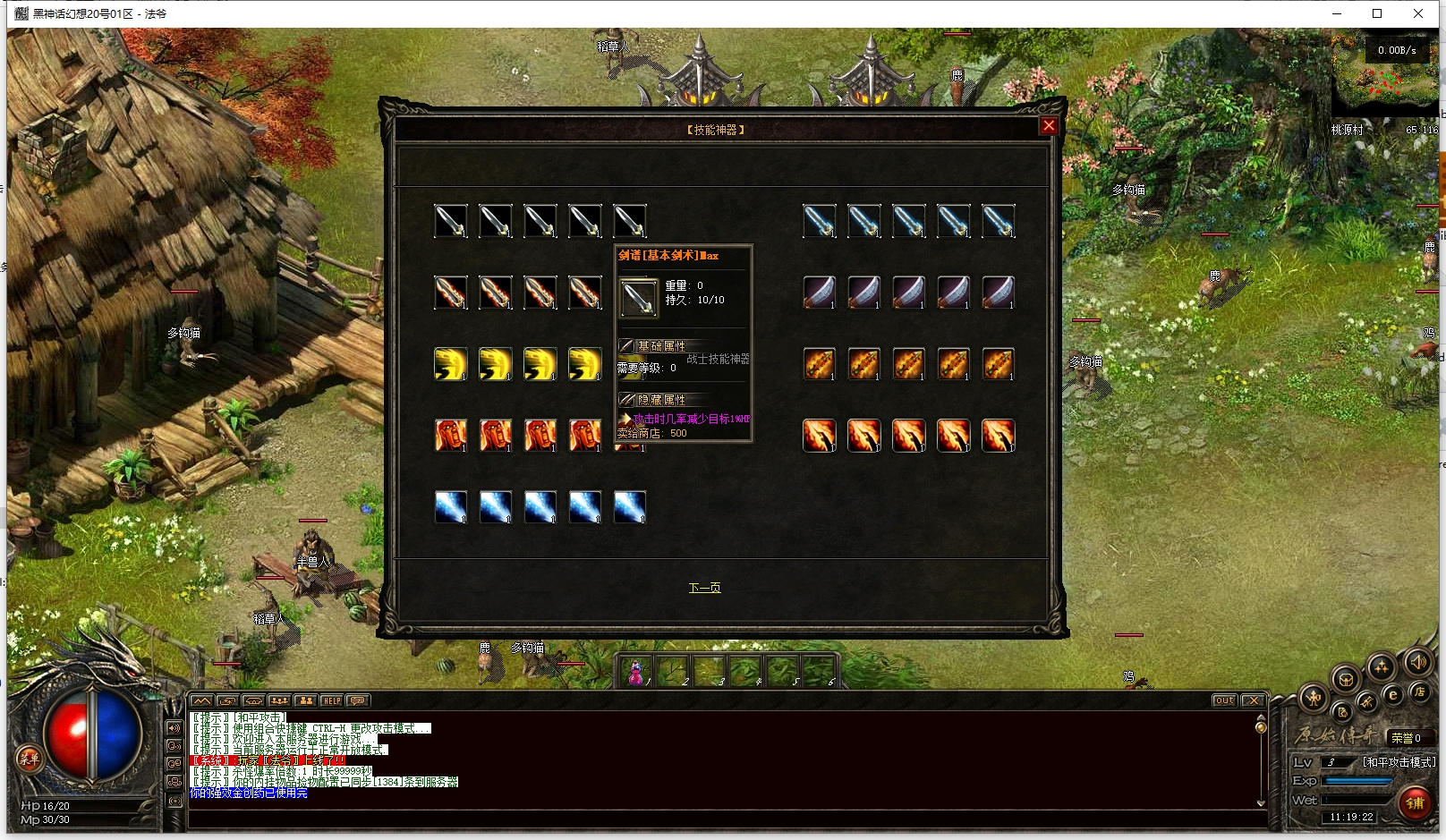
Task: Open the bag inventory round icon
Action: (1345, 680)
